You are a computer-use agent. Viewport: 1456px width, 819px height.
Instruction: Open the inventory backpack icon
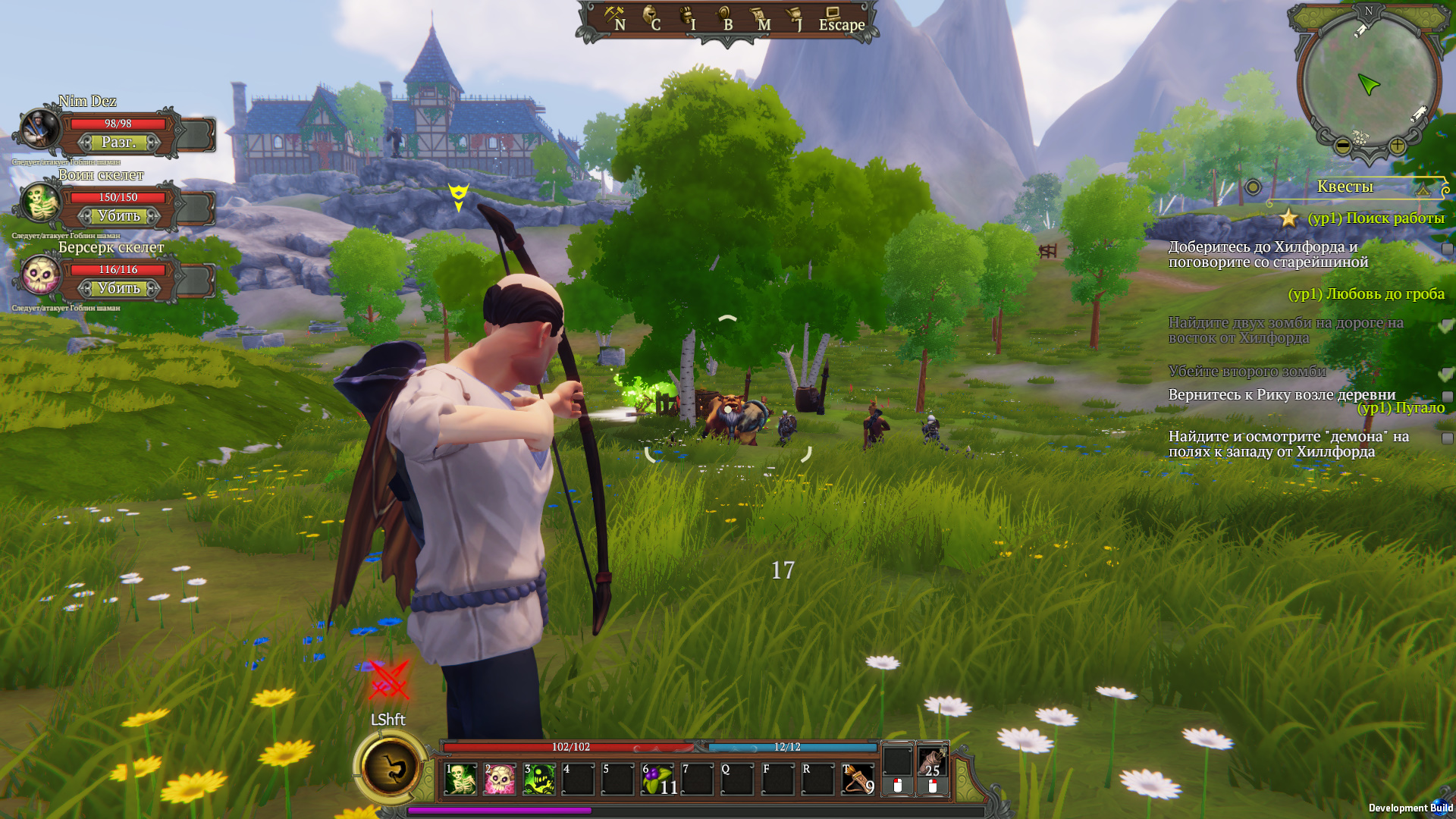[688, 17]
